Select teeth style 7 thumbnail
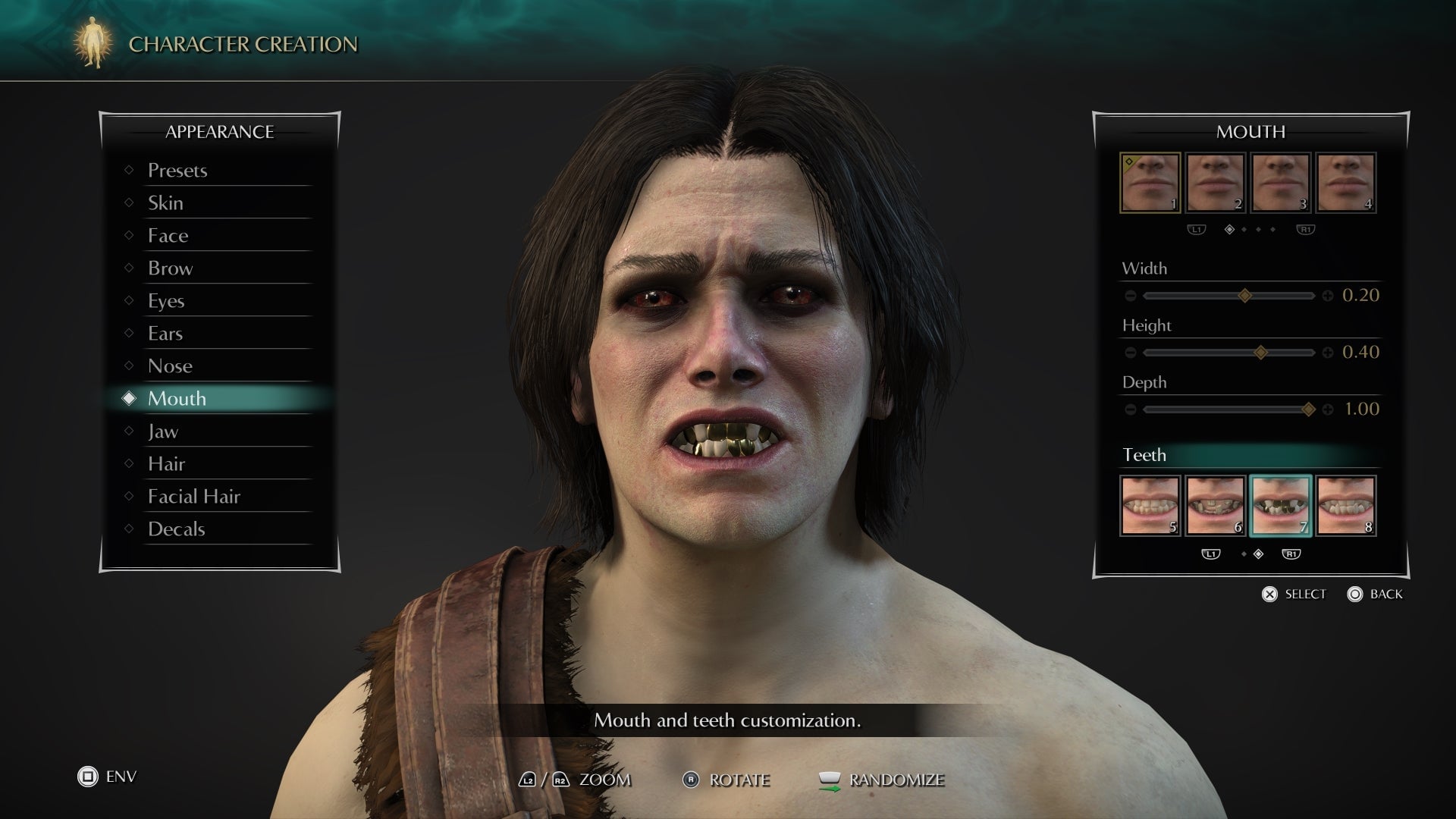The height and width of the screenshot is (819, 1456). click(x=1280, y=504)
